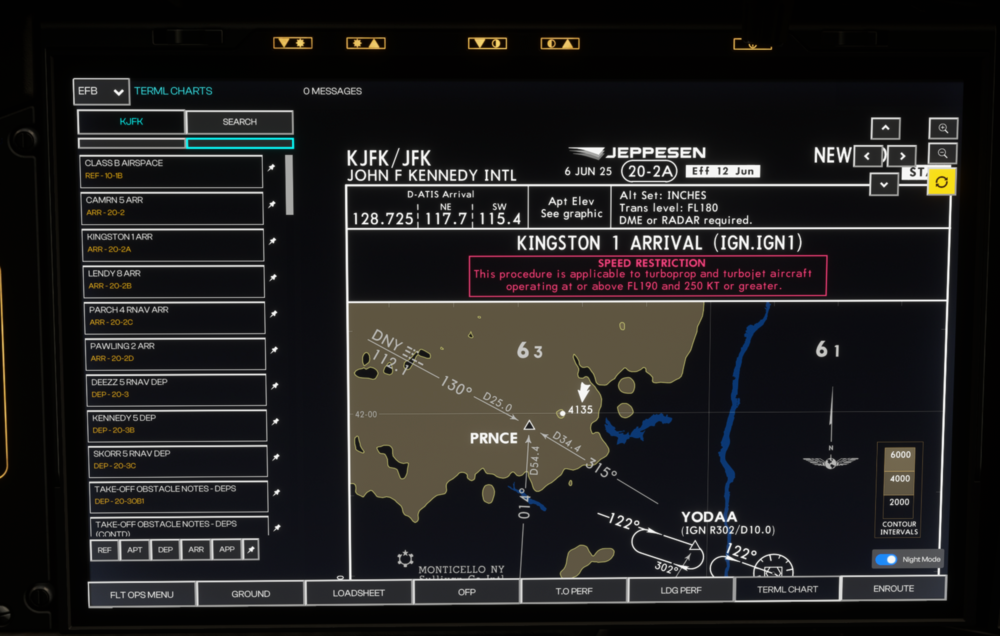Select the CAMRN 5 ARR chart

(171, 205)
